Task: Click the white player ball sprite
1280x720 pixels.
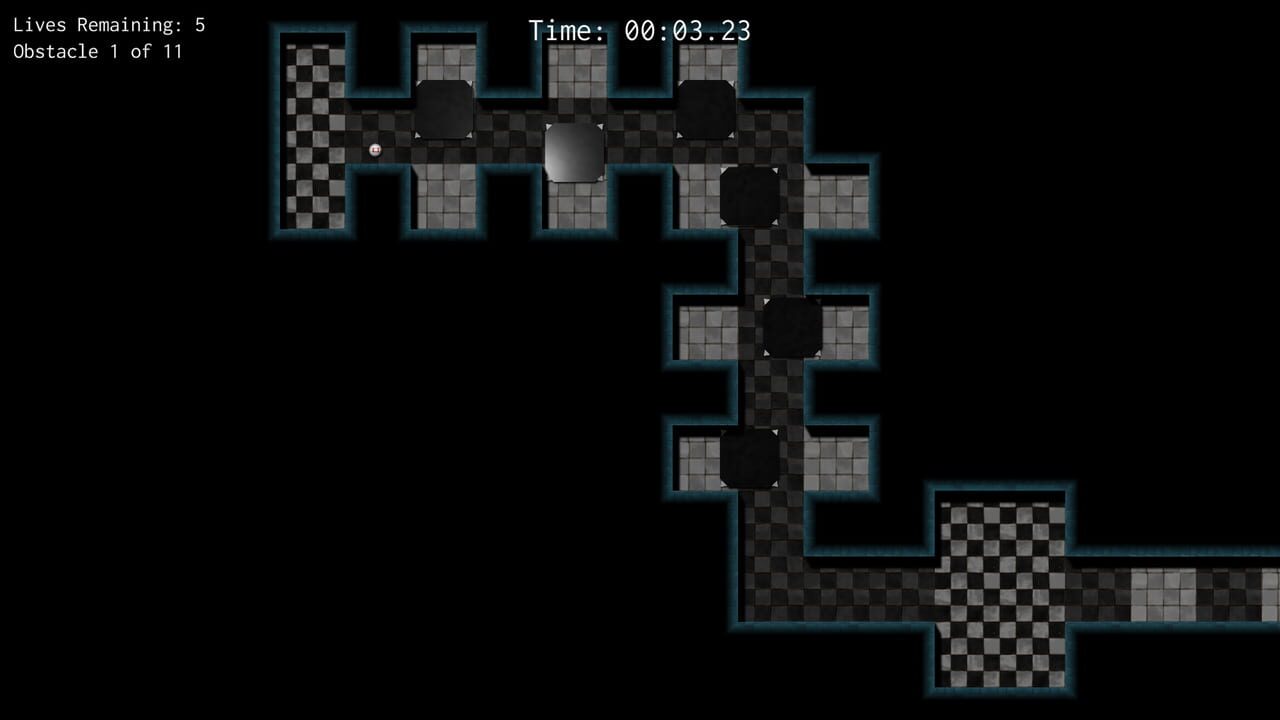Action: coord(374,148)
